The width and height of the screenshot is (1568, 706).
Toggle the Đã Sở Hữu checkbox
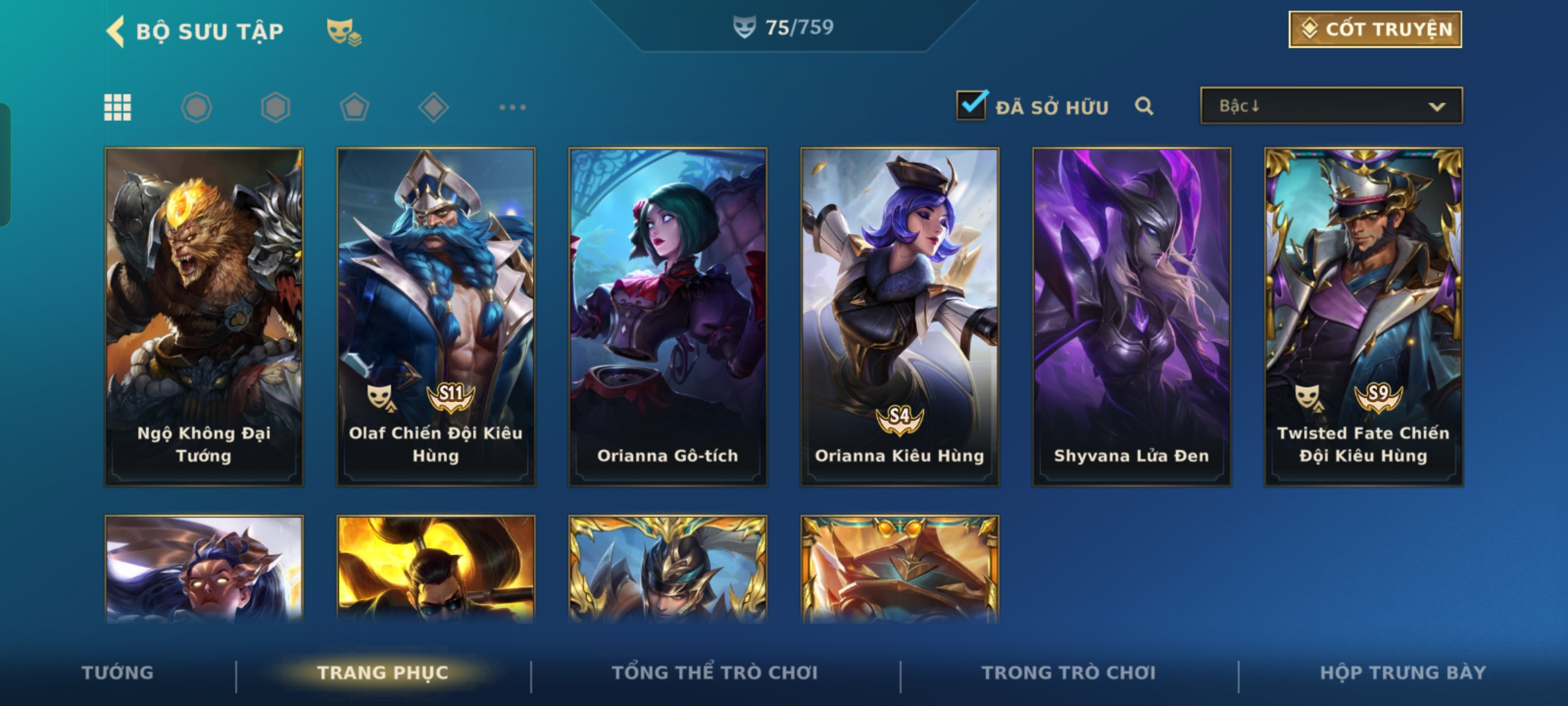pyautogui.click(x=972, y=106)
